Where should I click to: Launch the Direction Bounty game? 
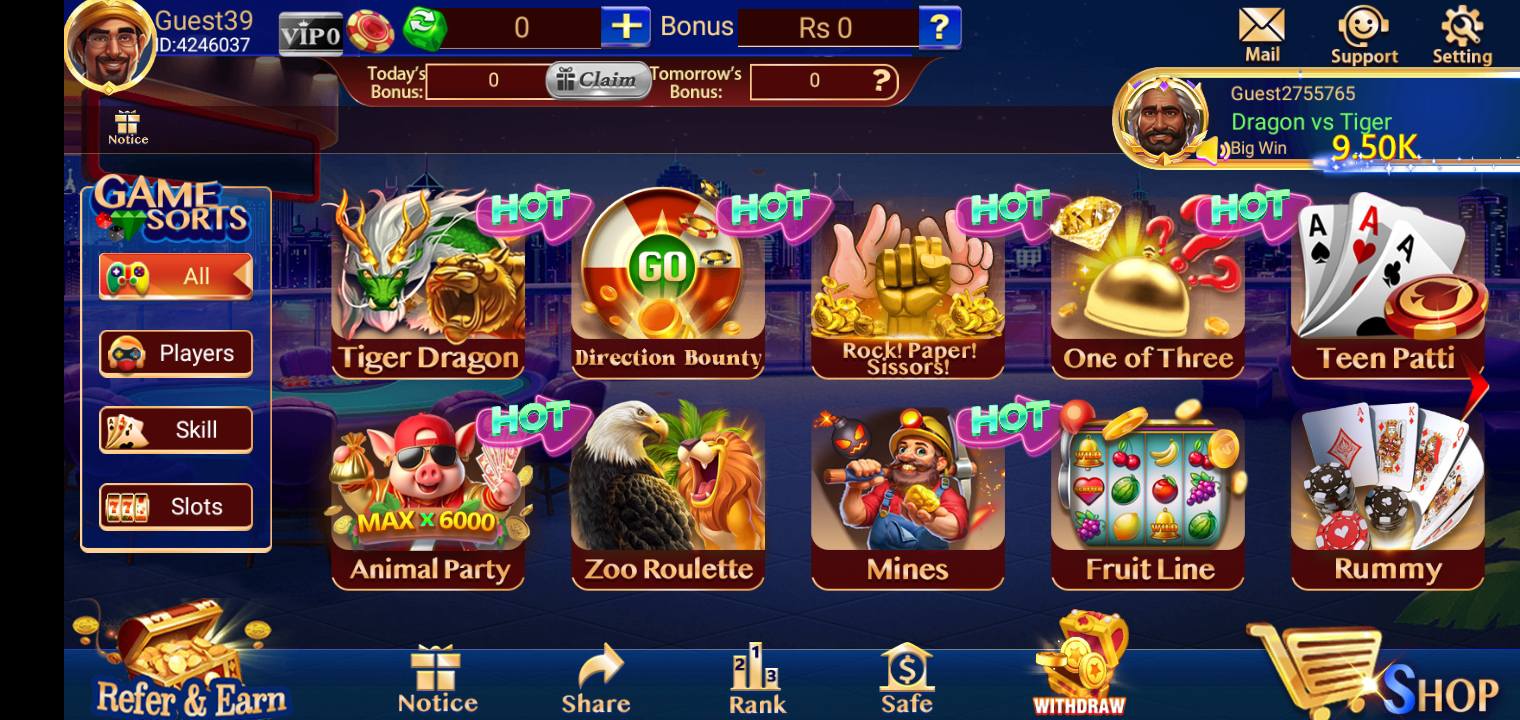click(668, 285)
